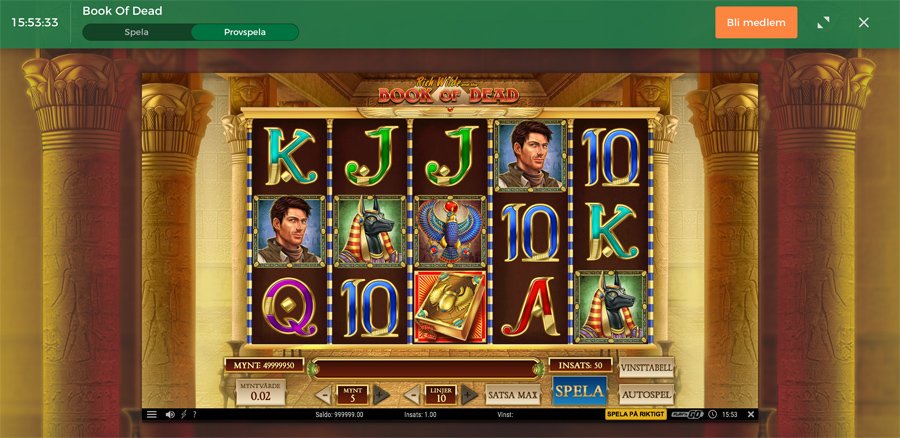900x438 pixels.
Task: Close the game with the bottom bar X
Action: (x=751, y=414)
